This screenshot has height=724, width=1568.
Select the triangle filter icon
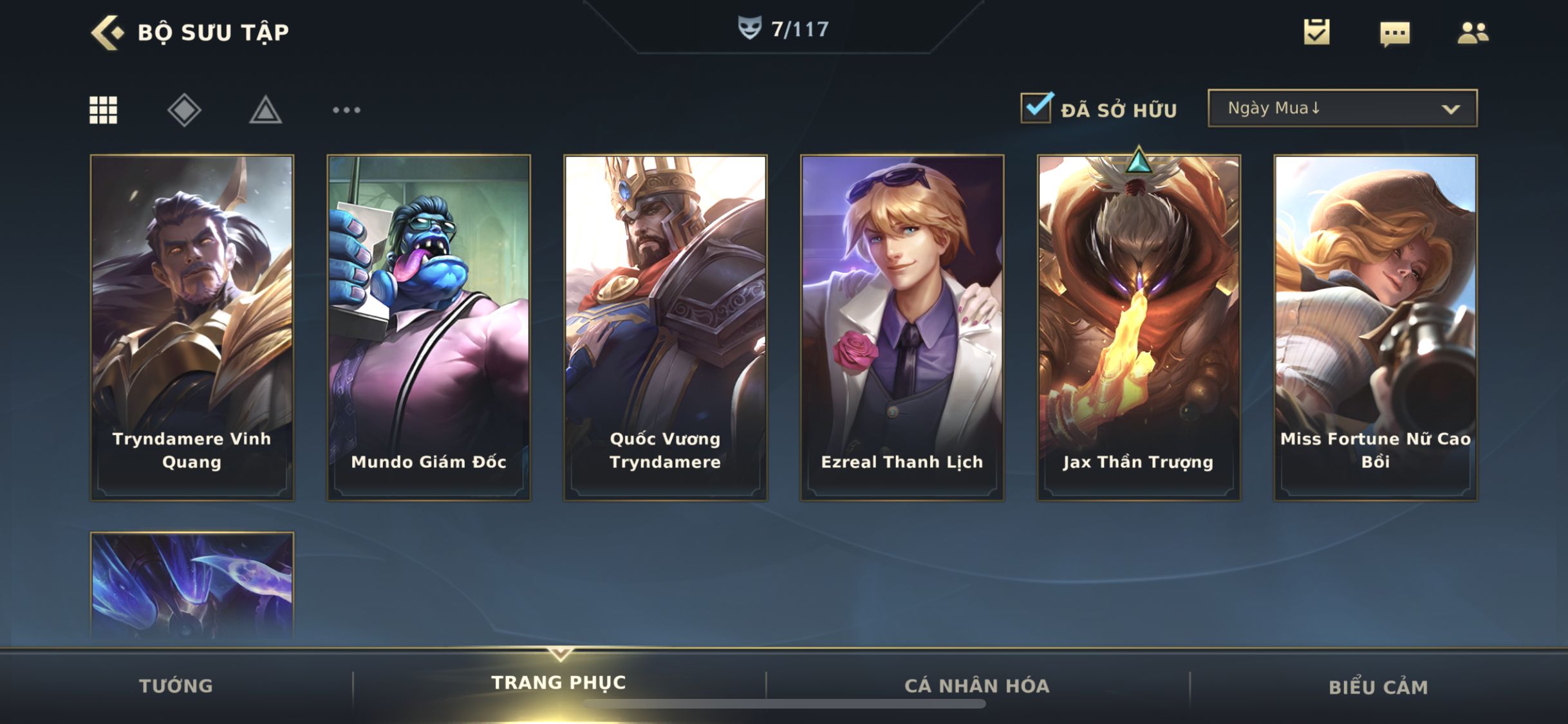265,110
